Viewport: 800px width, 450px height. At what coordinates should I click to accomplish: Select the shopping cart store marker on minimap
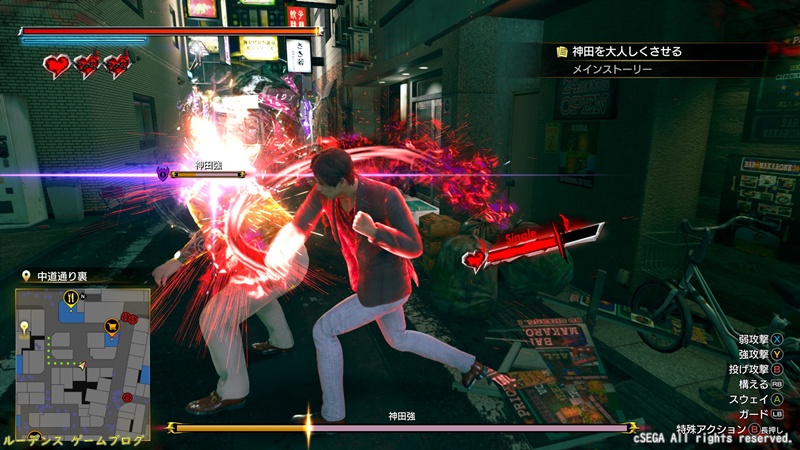point(111,324)
